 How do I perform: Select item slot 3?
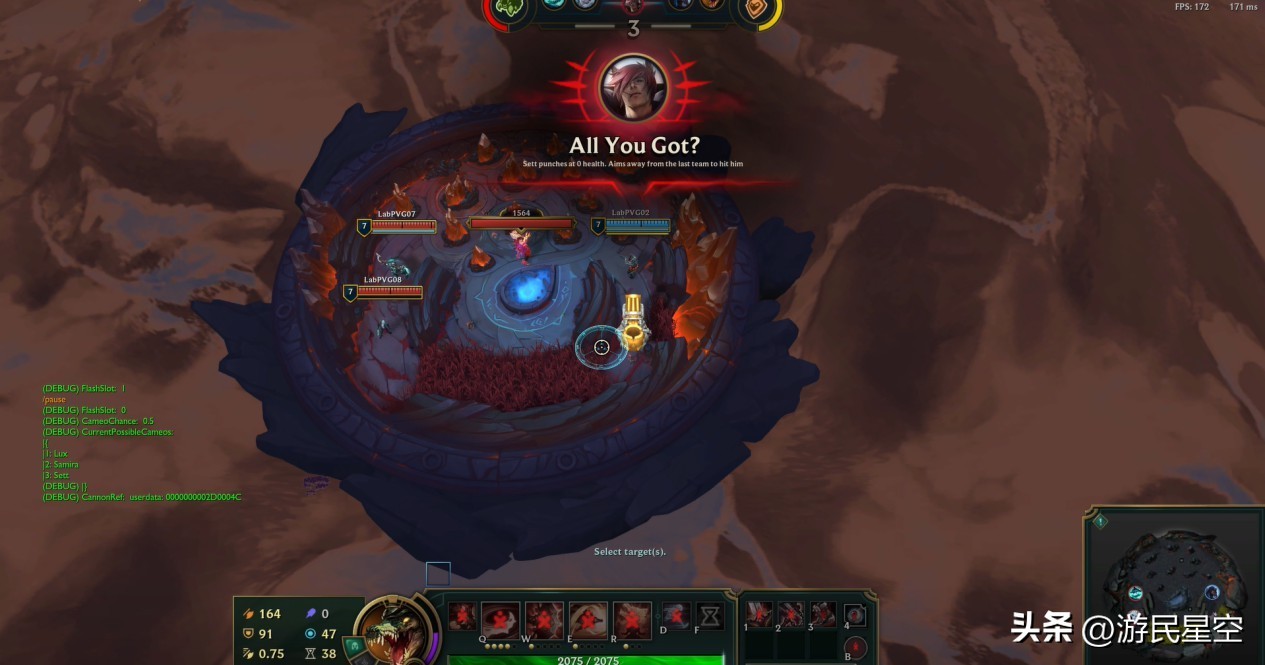point(823,614)
